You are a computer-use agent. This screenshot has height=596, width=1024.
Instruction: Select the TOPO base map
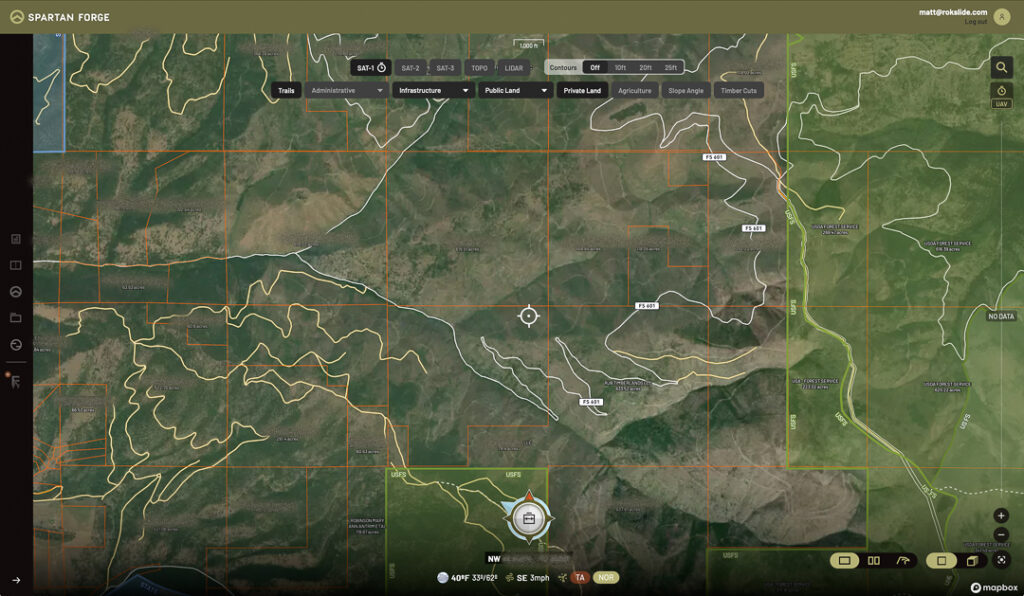tap(480, 68)
